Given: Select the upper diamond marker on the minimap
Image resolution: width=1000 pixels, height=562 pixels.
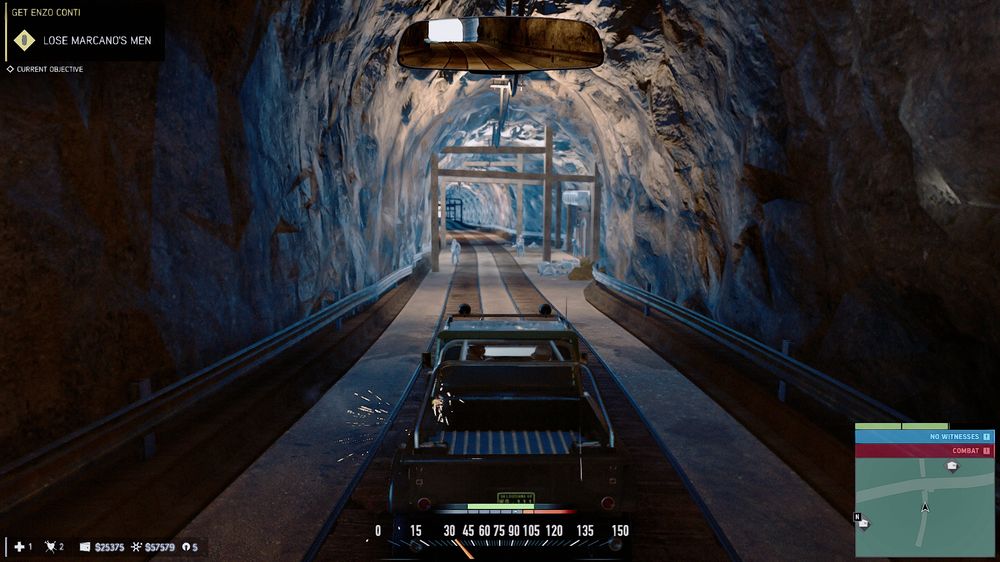Looking at the screenshot, I should coord(952,466).
